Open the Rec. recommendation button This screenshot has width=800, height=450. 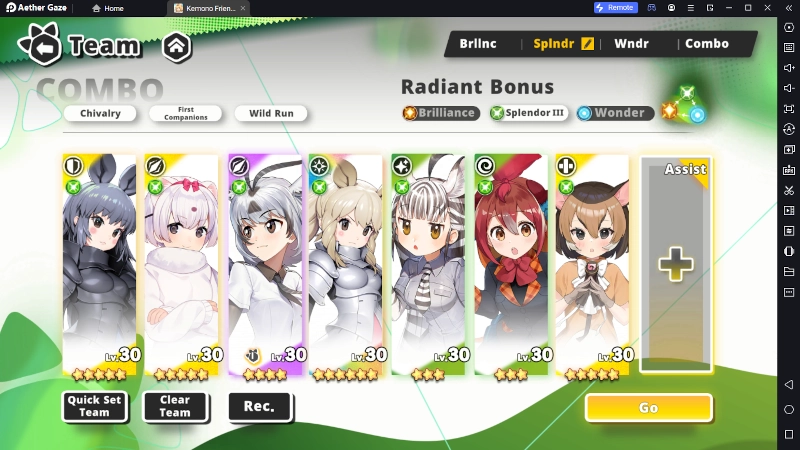point(260,406)
